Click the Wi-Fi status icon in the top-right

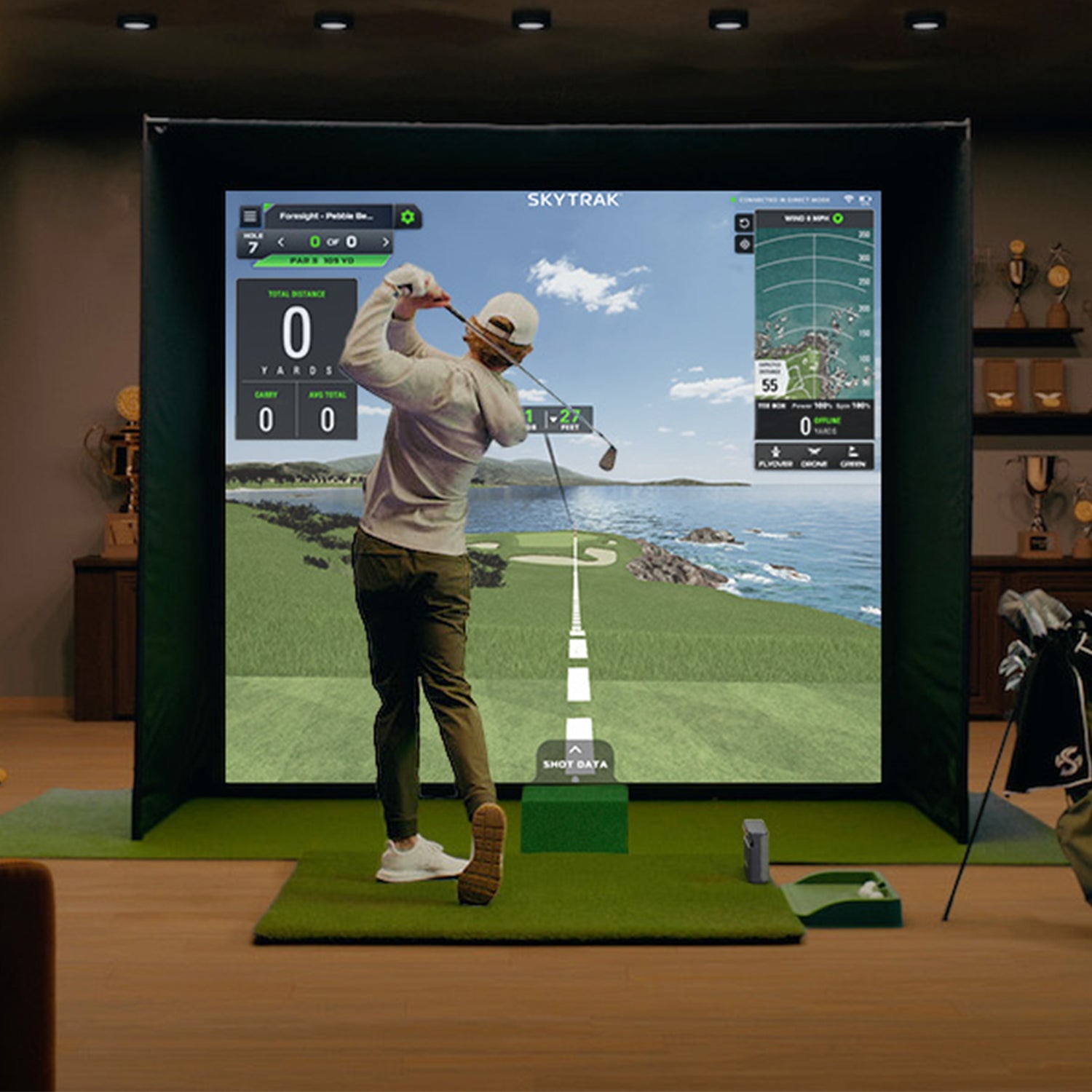tap(847, 199)
